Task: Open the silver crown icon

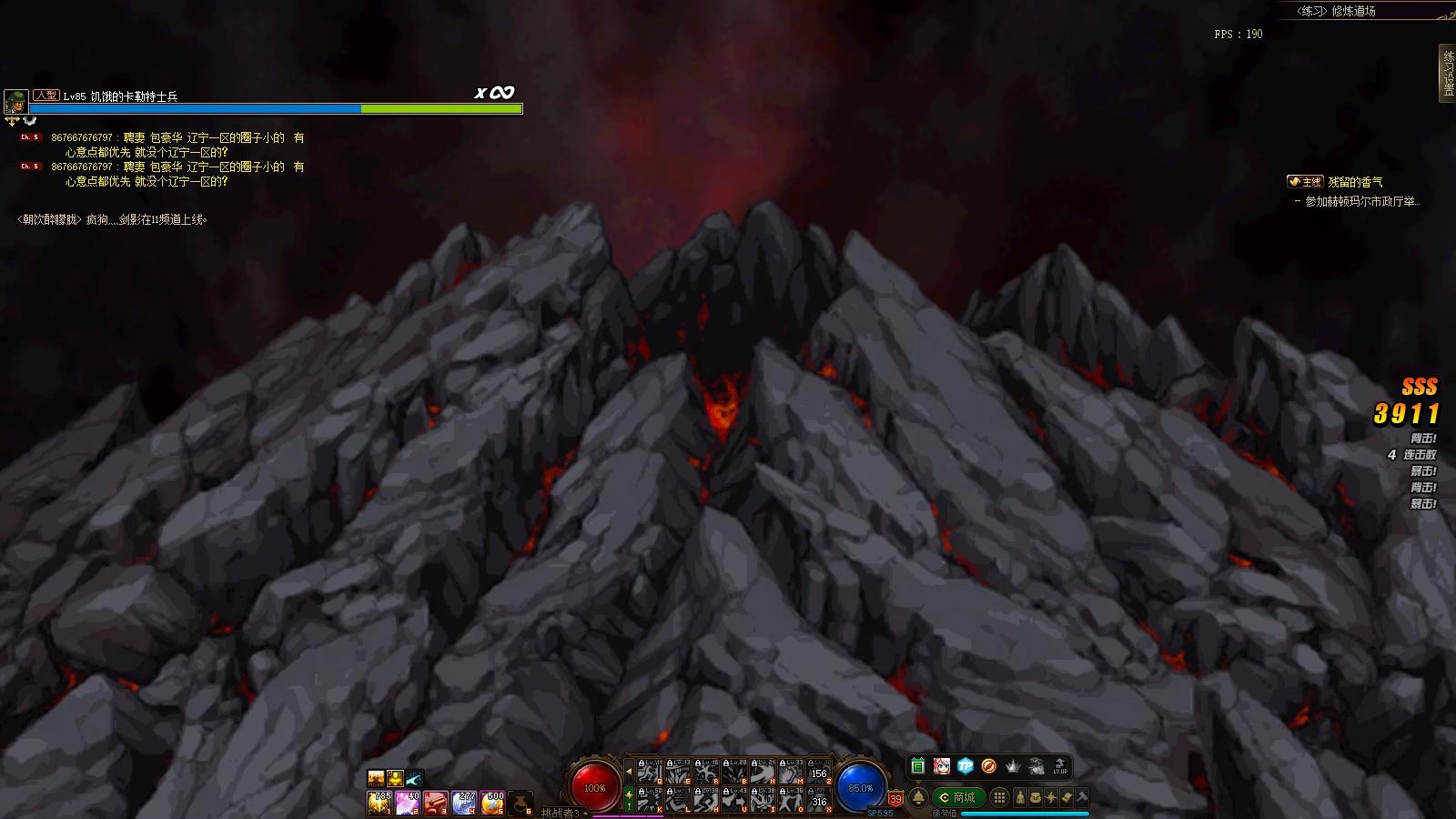Action: [1013, 767]
